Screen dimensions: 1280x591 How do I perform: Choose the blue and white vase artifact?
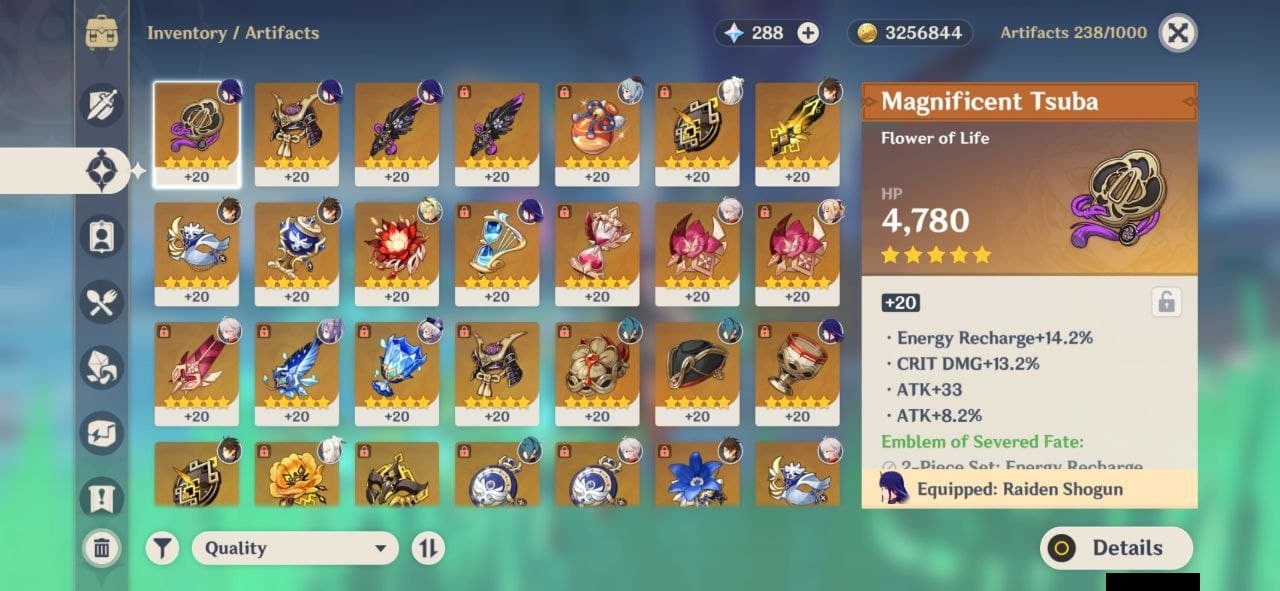296,253
